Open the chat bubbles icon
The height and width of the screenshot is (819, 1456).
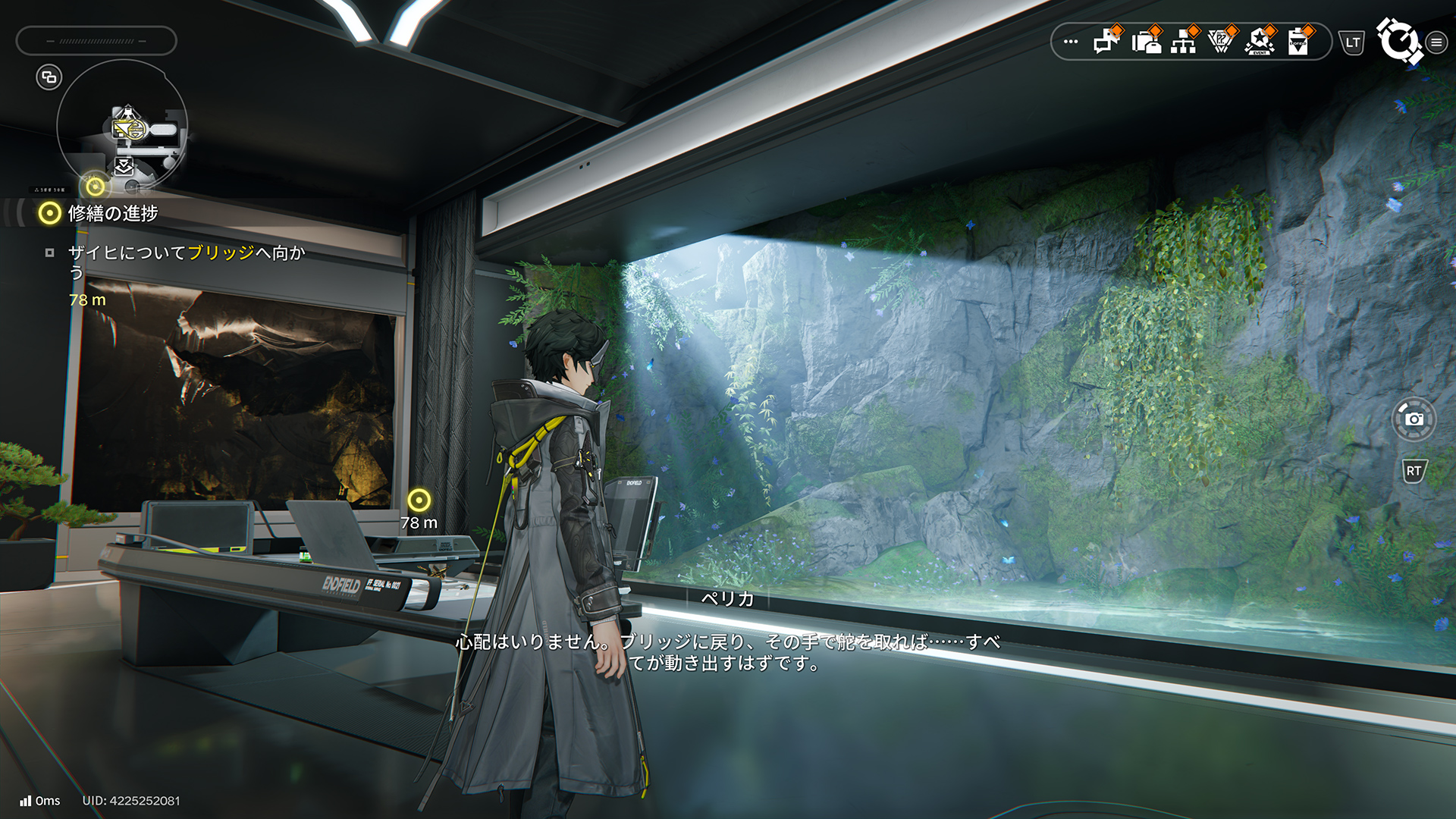click(x=1106, y=41)
